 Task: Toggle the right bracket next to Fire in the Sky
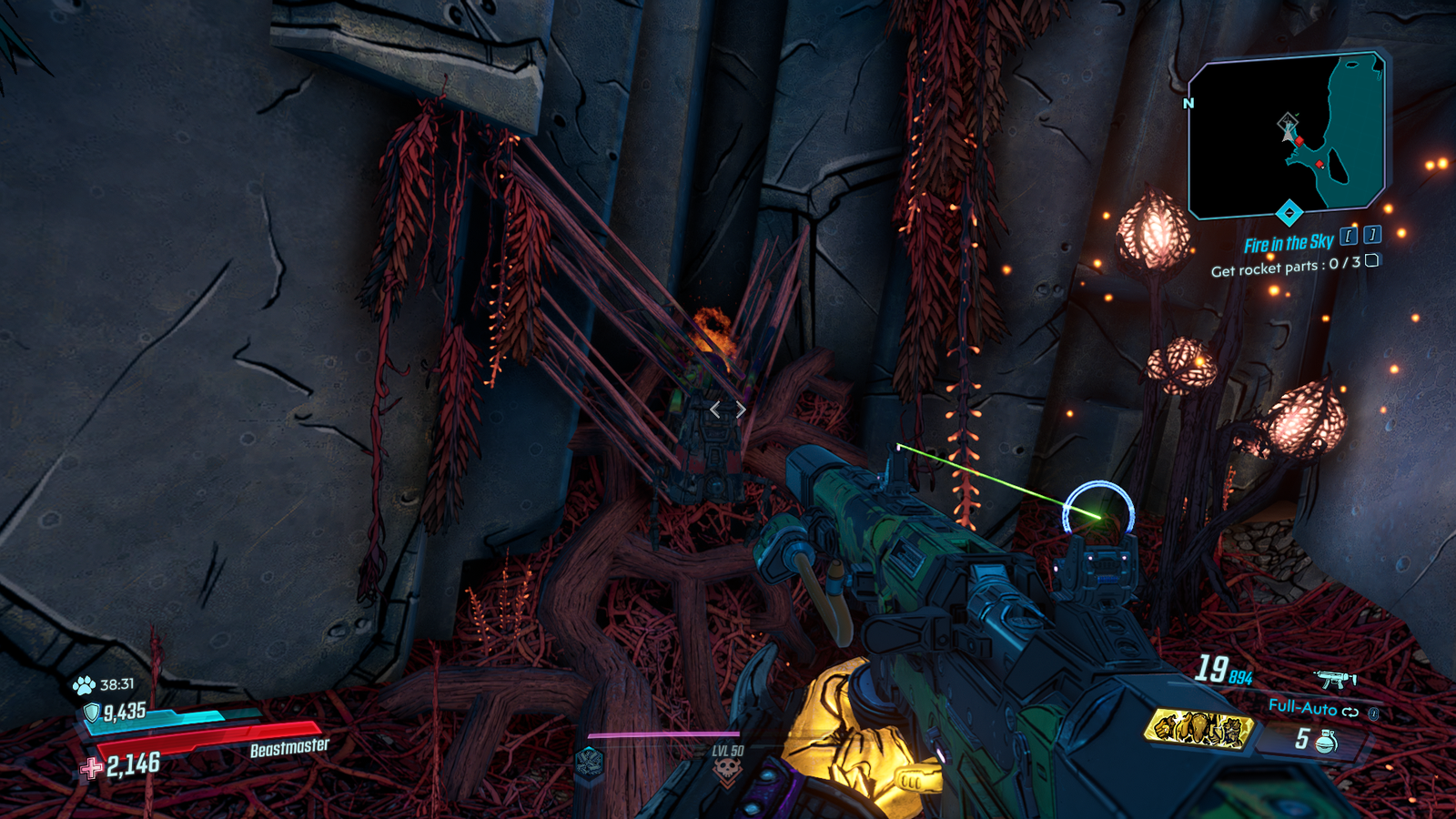pyautogui.click(x=1373, y=235)
